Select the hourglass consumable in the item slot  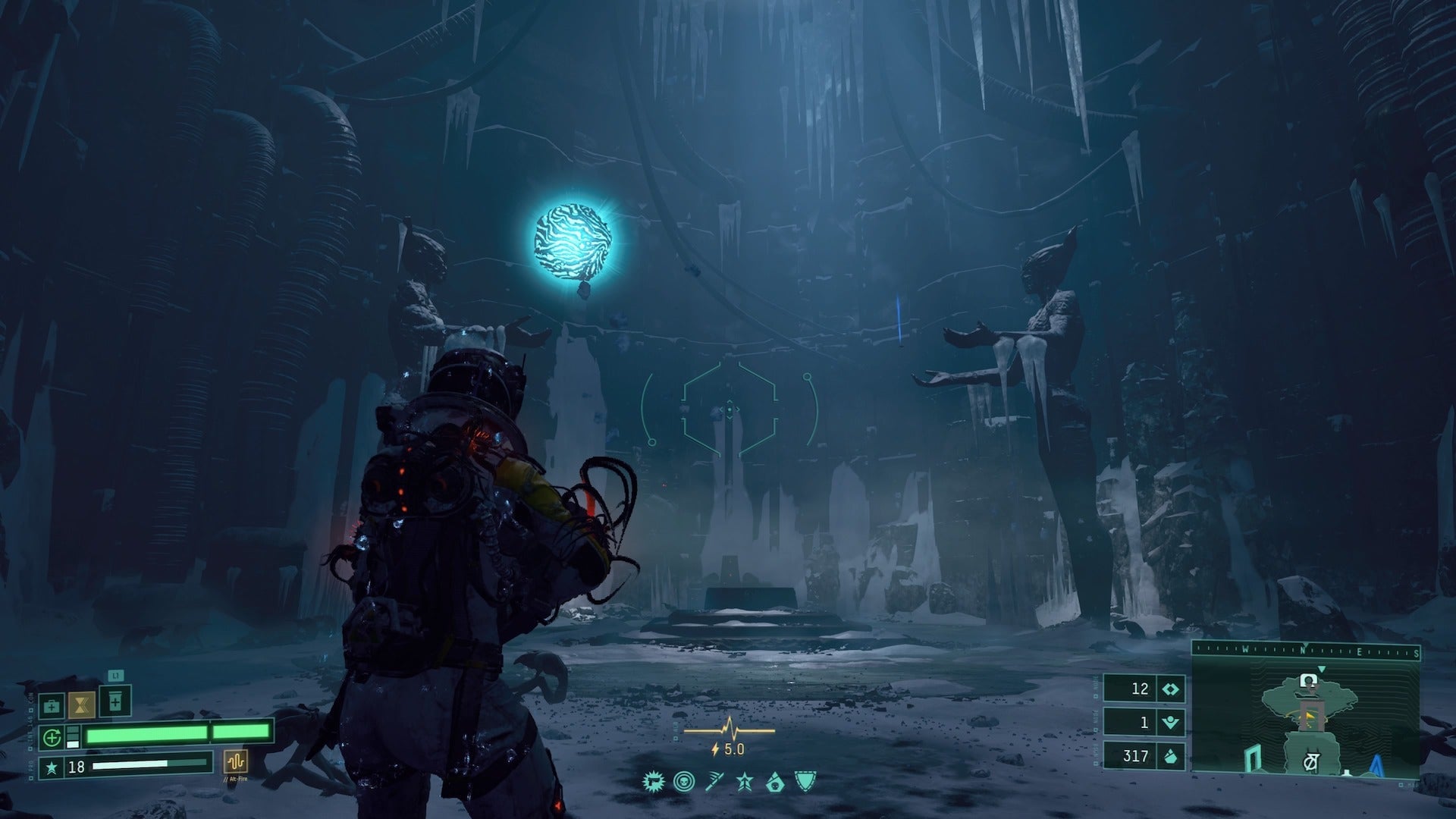[82, 706]
